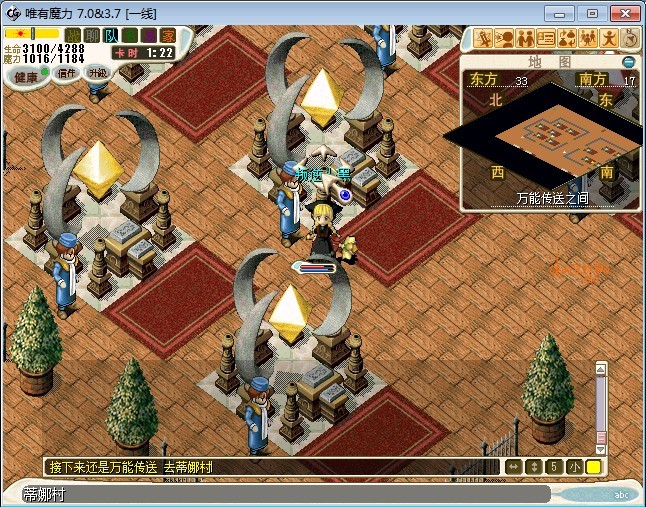This screenshot has width=646, height=507.
Task: Open the money bag trade icon
Action: tap(568, 38)
